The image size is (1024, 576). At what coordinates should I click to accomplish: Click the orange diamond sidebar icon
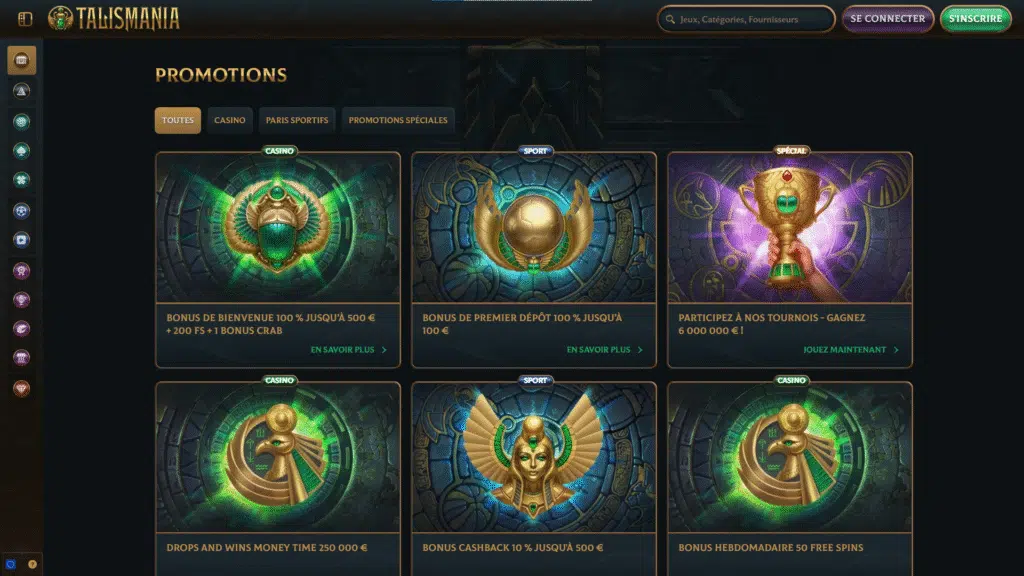[x=22, y=388]
